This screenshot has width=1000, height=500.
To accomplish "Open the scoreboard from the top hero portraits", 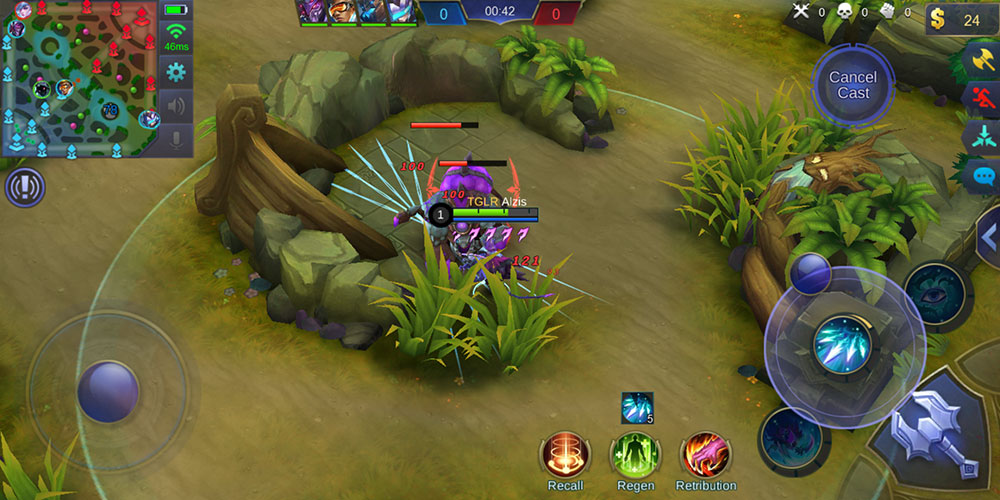I will 357,12.
